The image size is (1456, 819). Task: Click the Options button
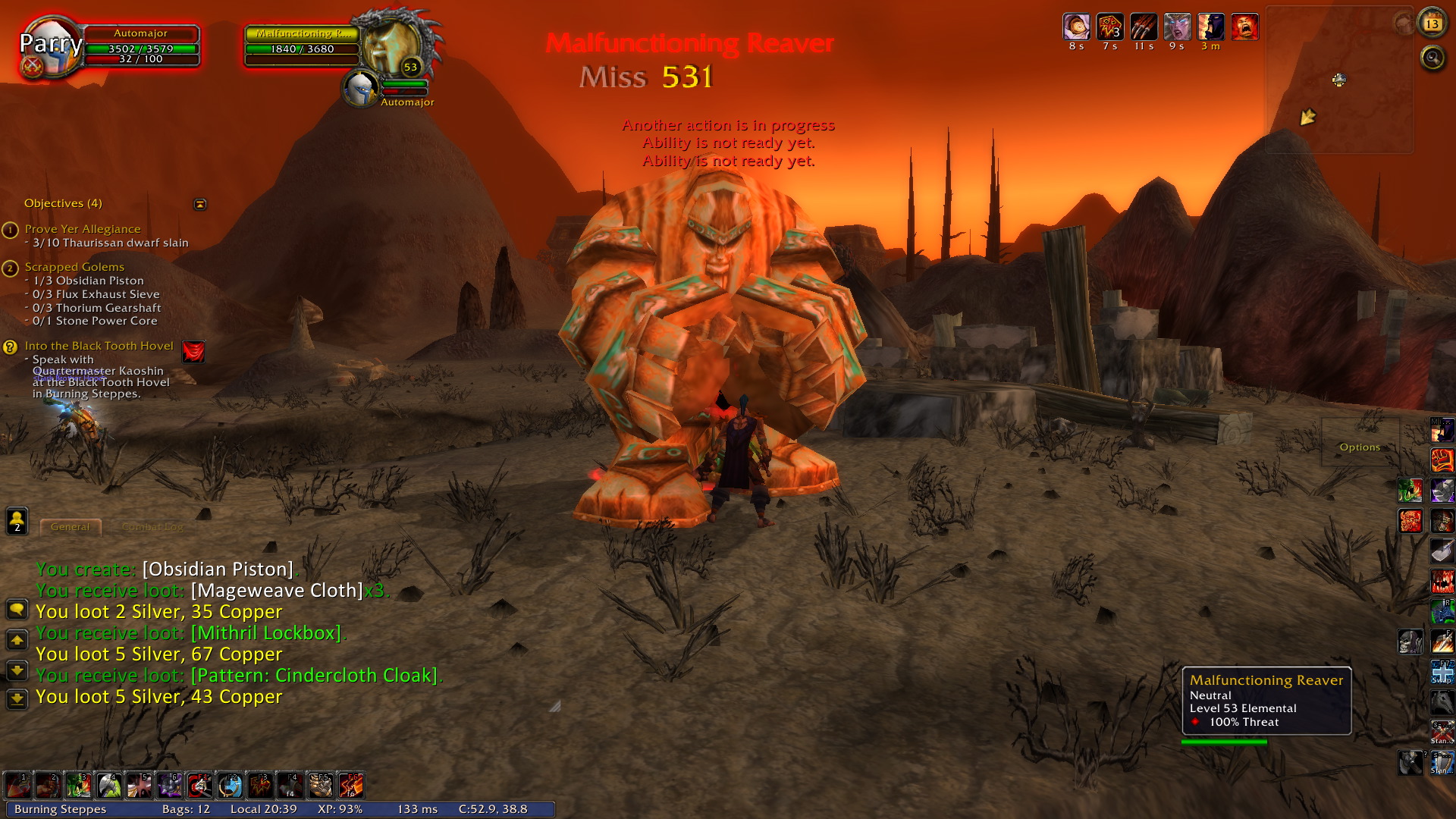[1360, 447]
